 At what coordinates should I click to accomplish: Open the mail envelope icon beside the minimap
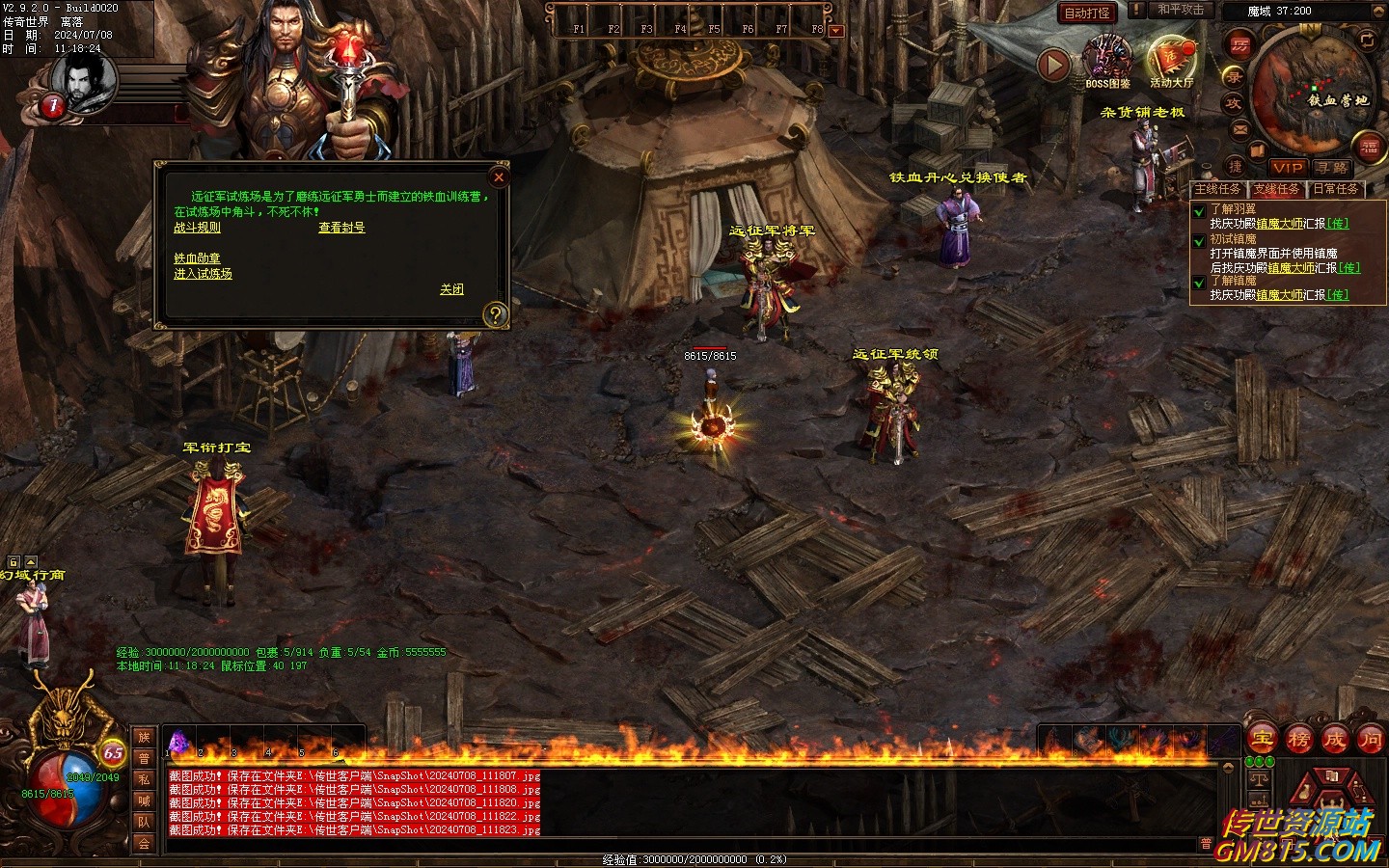click(x=1239, y=129)
